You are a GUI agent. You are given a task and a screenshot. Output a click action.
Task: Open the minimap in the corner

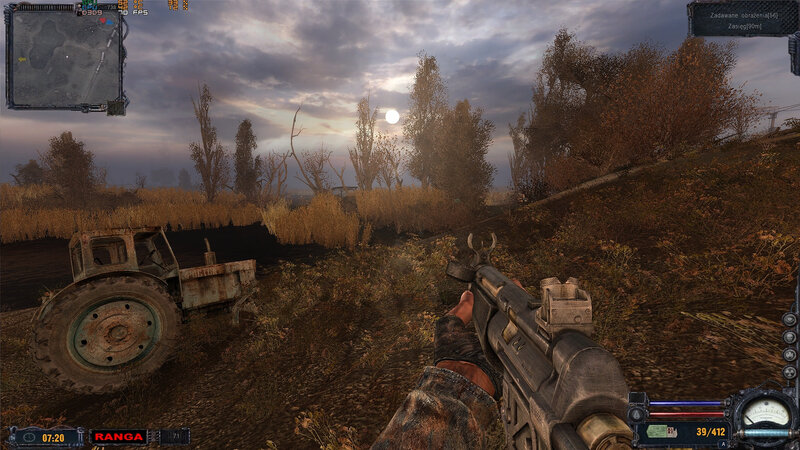[x=65, y=58]
